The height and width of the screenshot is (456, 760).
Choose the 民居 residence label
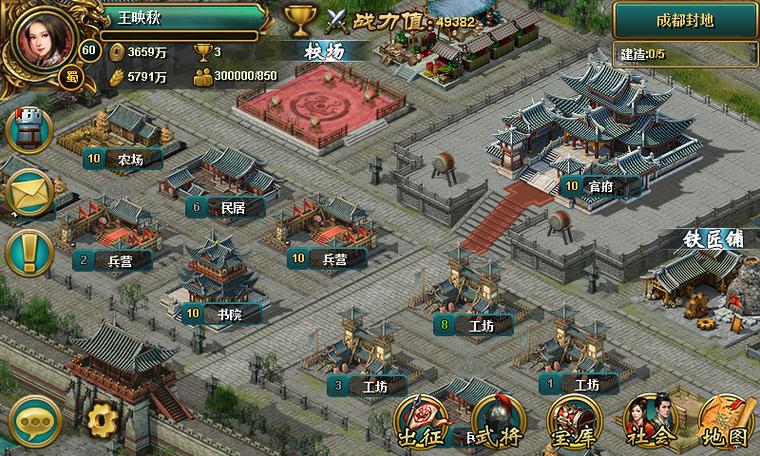(226, 207)
